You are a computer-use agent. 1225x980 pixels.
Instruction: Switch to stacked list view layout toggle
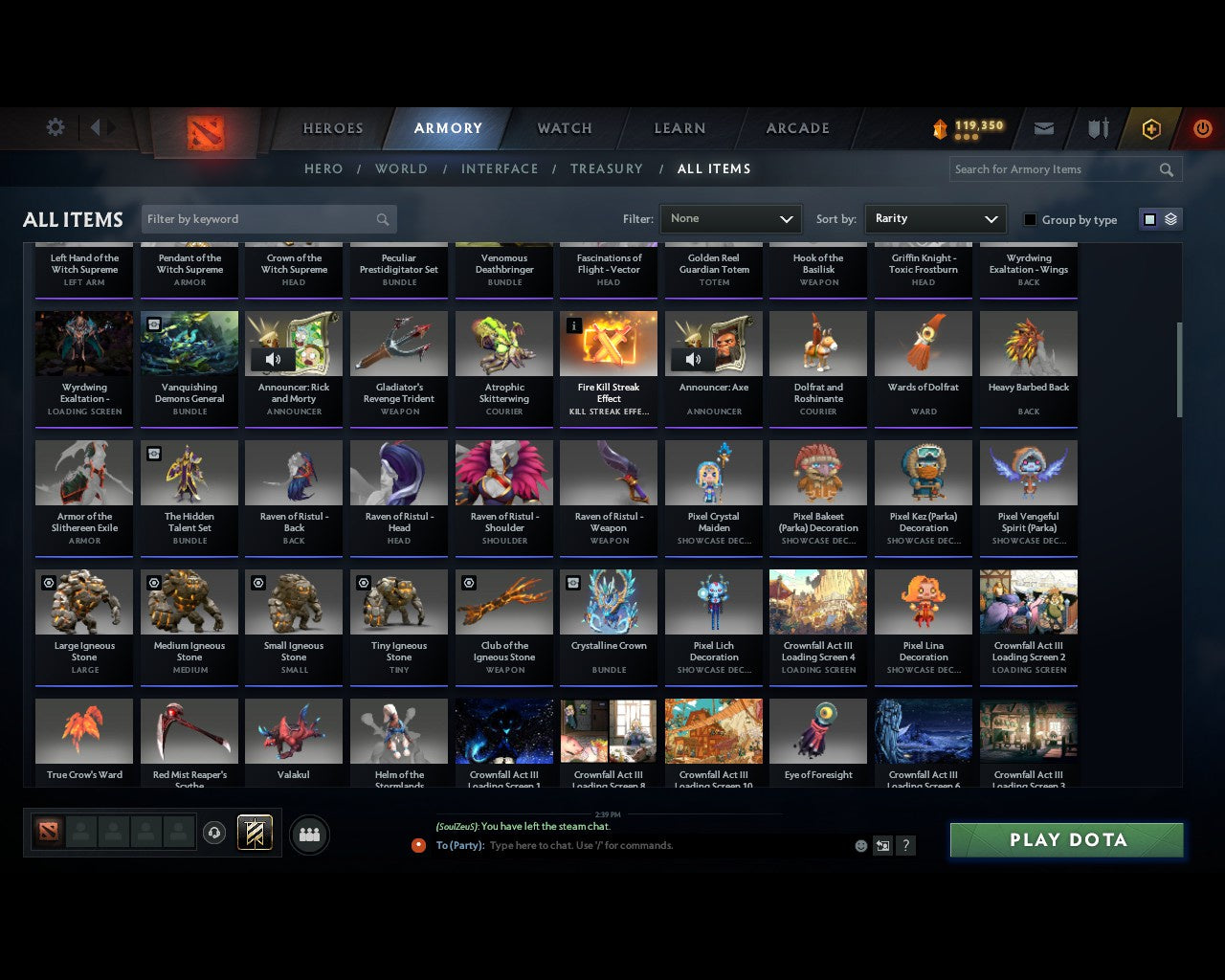(1169, 219)
